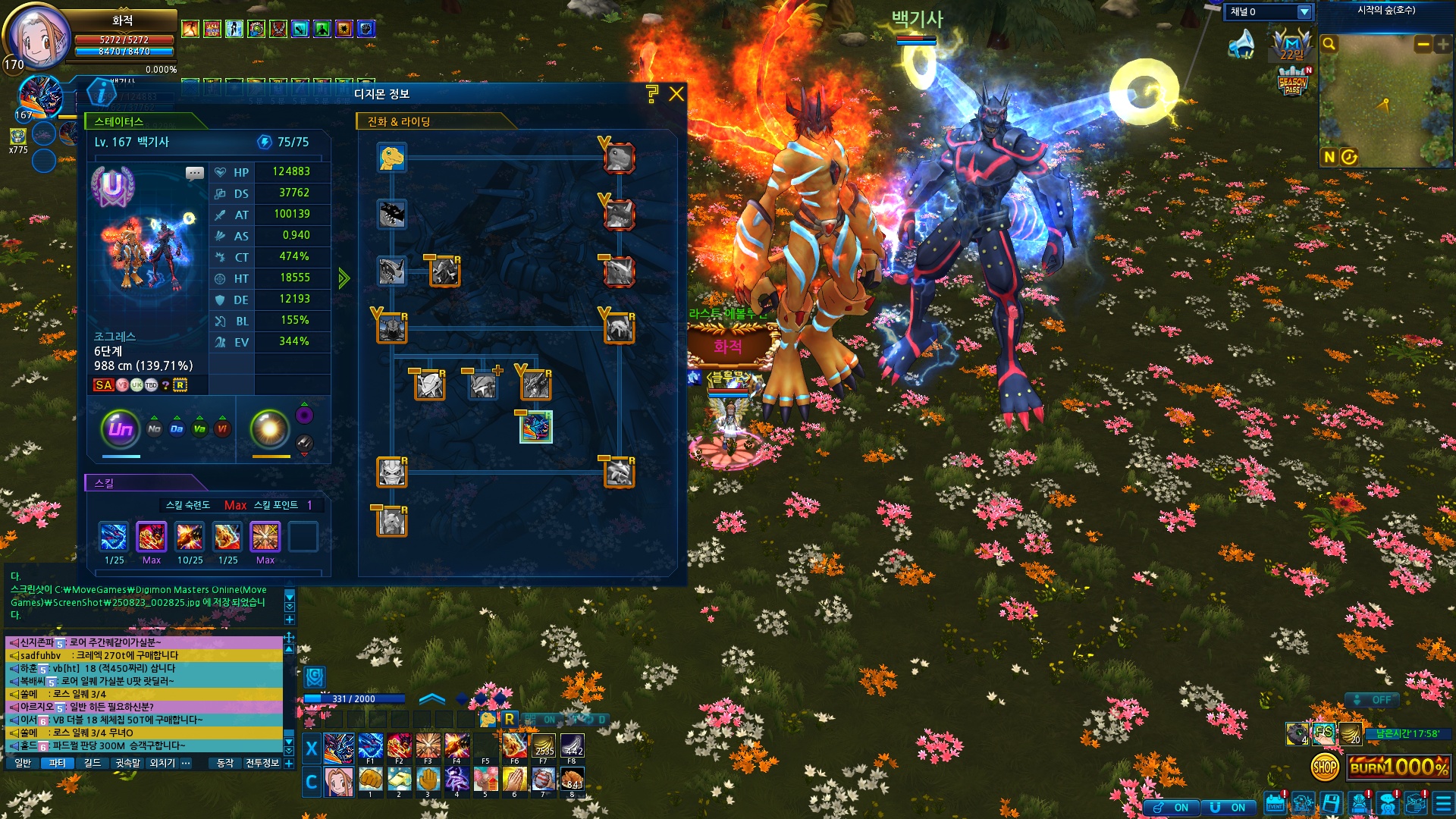Image resolution: width=1456 pixels, height=819 pixels.
Task: Click the BURN 1000% event banner
Action: [1399, 767]
